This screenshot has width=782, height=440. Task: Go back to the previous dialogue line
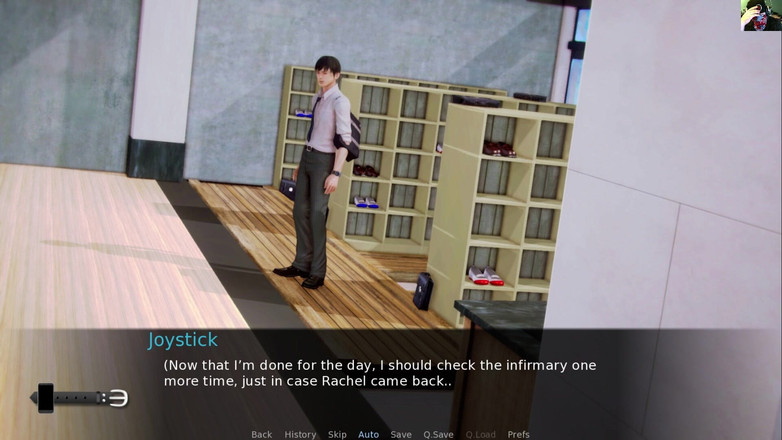tap(261, 434)
